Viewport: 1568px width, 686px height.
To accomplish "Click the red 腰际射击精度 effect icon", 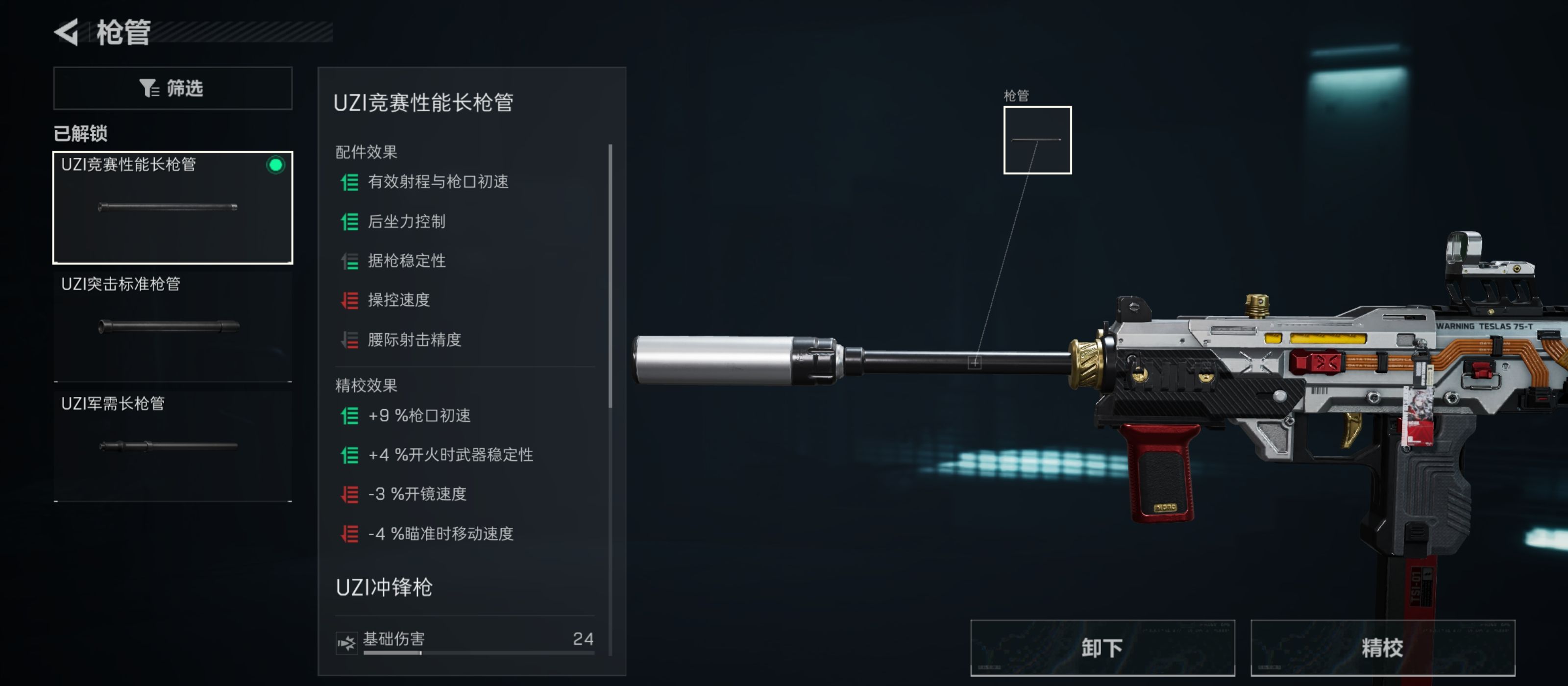I will pyautogui.click(x=349, y=340).
